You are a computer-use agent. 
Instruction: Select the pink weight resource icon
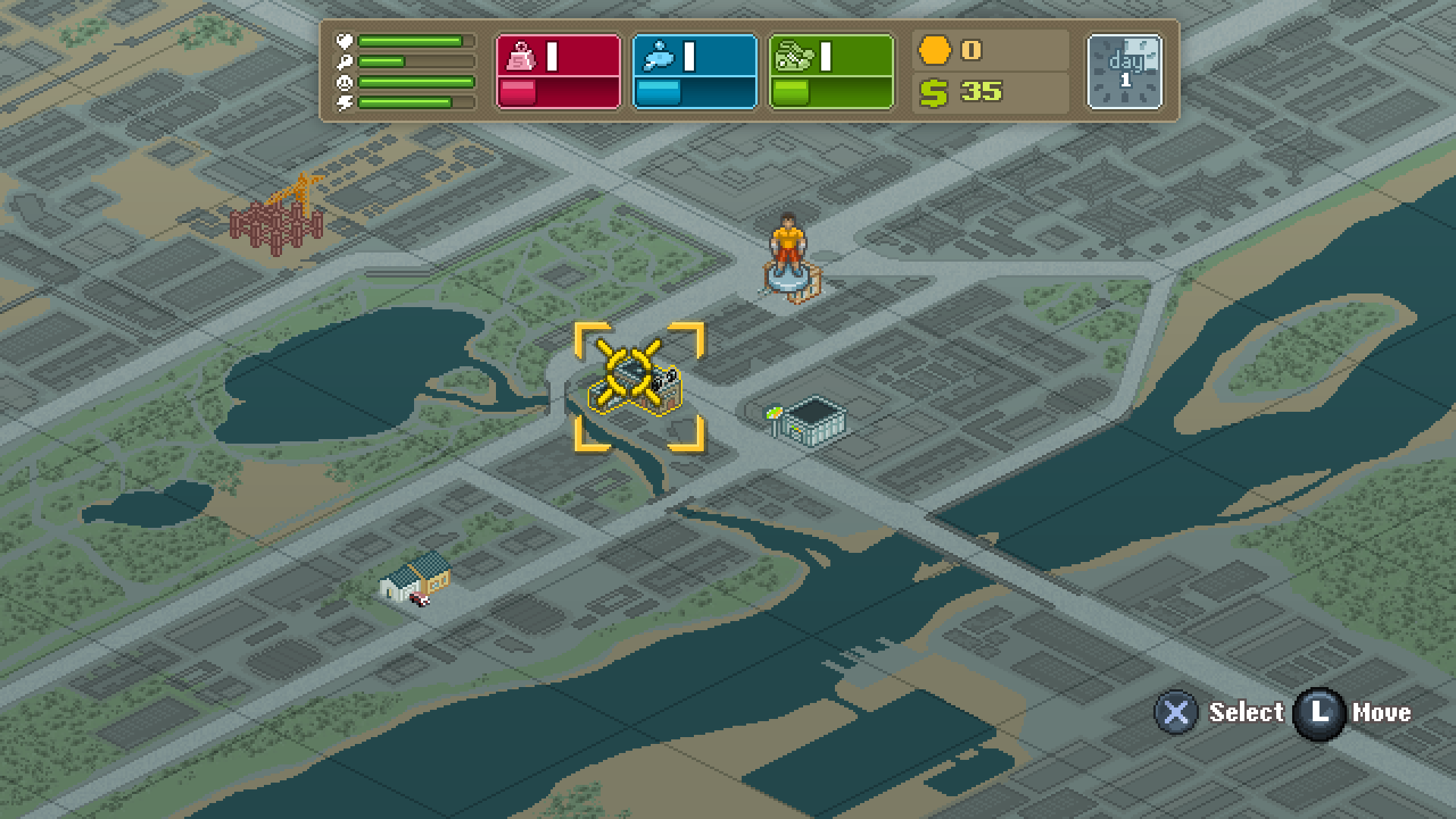(519, 54)
